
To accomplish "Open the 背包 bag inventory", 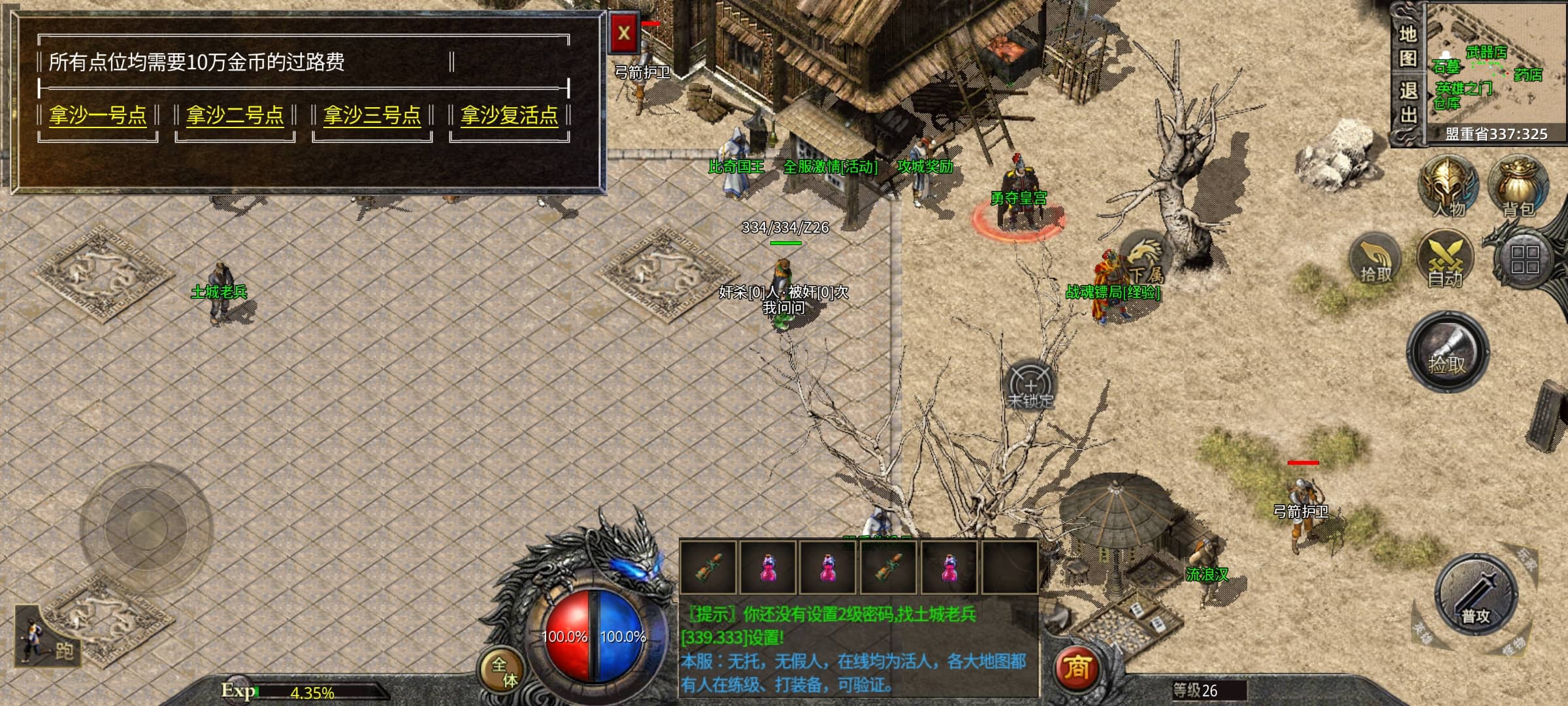I will pyautogui.click(x=1518, y=186).
